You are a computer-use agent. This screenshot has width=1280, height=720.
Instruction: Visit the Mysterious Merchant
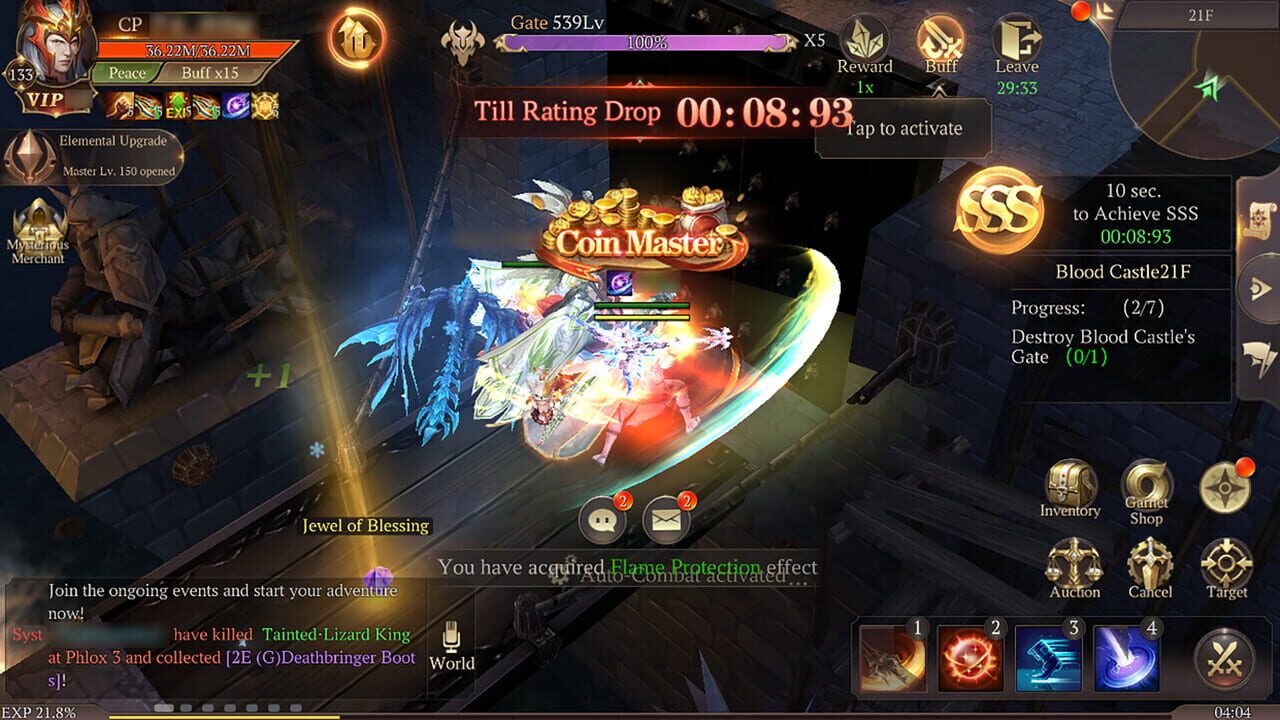pyautogui.click(x=38, y=220)
